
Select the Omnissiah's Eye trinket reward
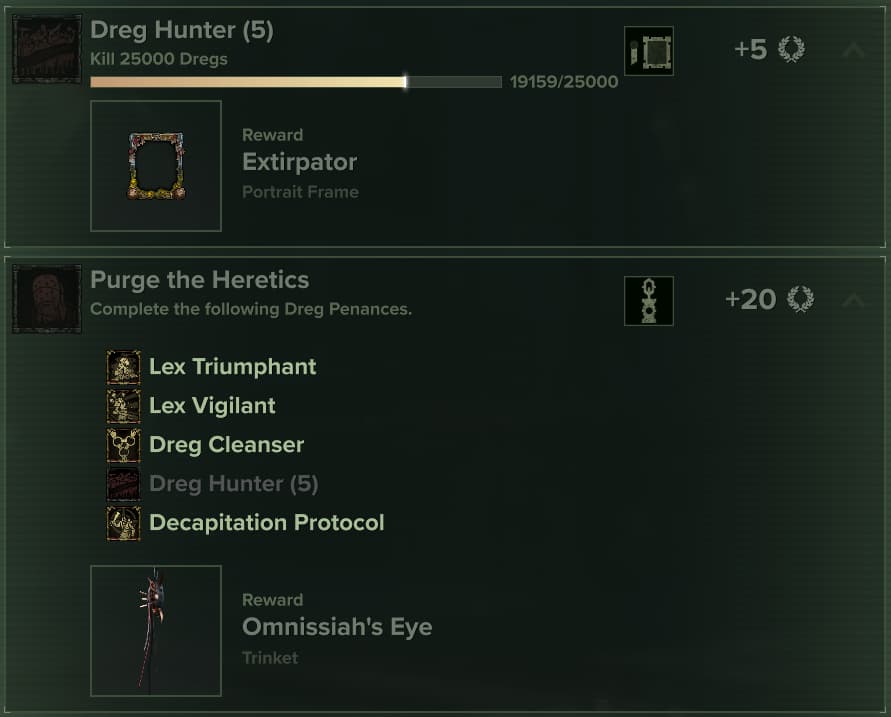[x=156, y=630]
